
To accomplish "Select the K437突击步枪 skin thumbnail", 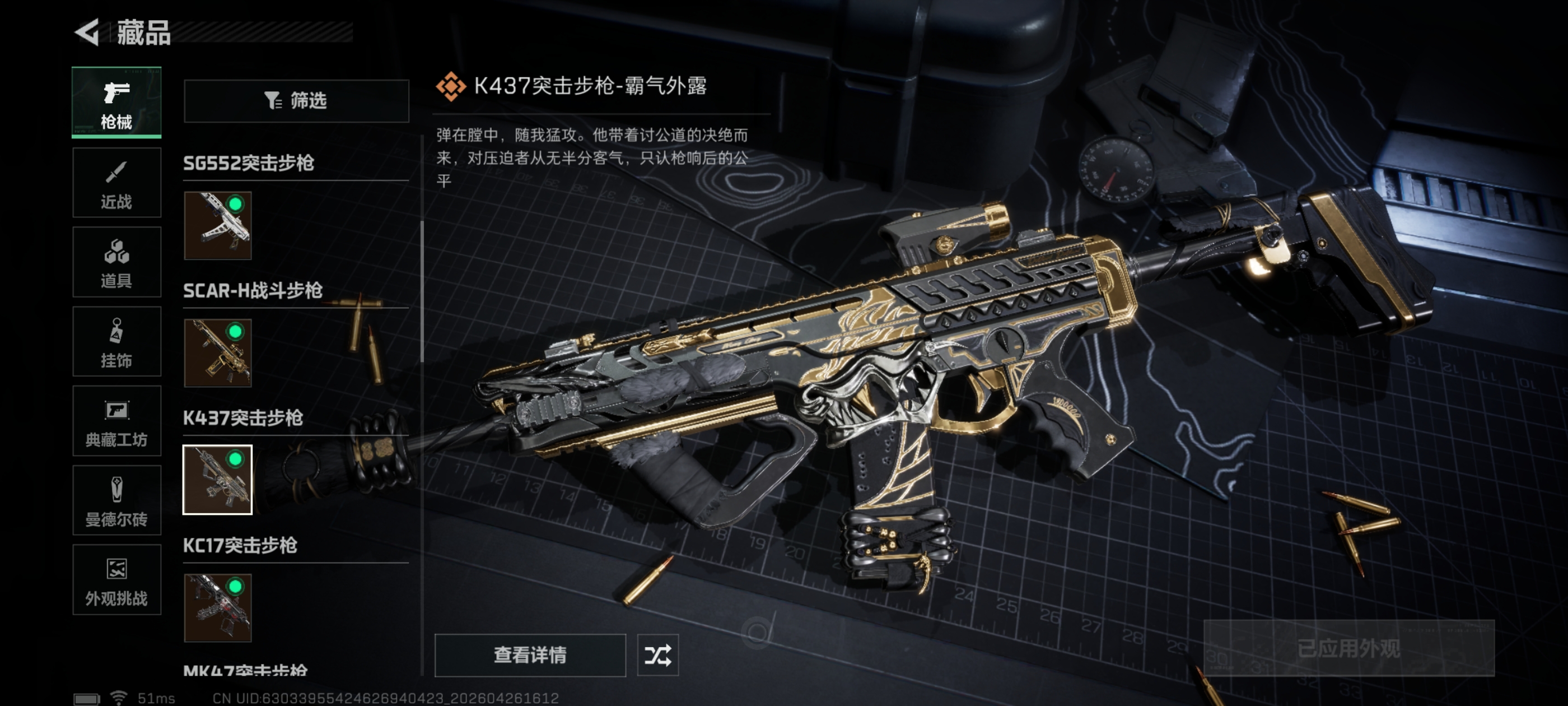I will (x=218, y=480).
